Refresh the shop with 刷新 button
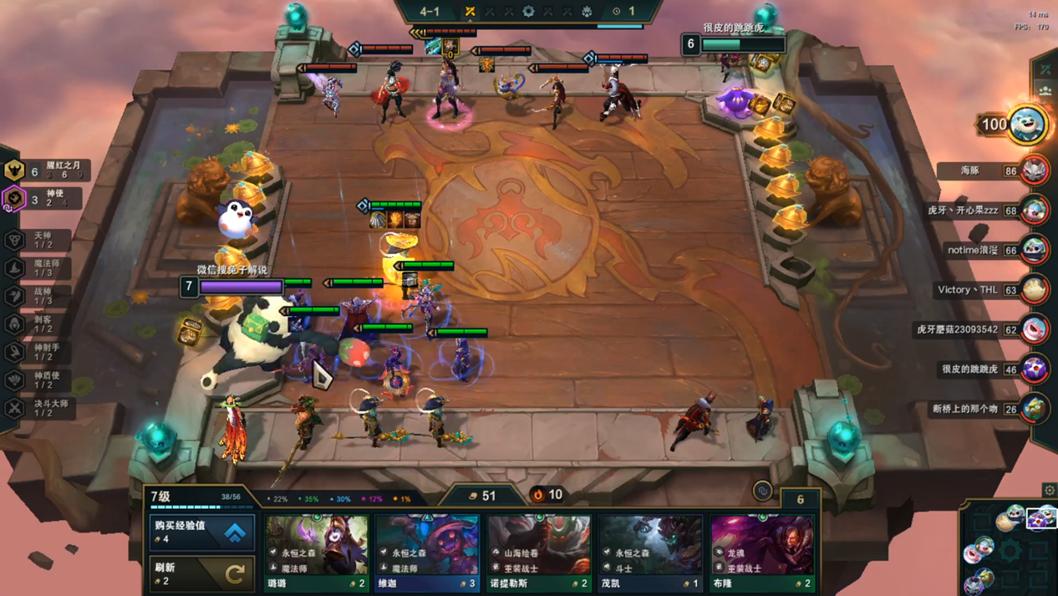Viewport: 1058px width, 596px height. (x=202, y=573)
